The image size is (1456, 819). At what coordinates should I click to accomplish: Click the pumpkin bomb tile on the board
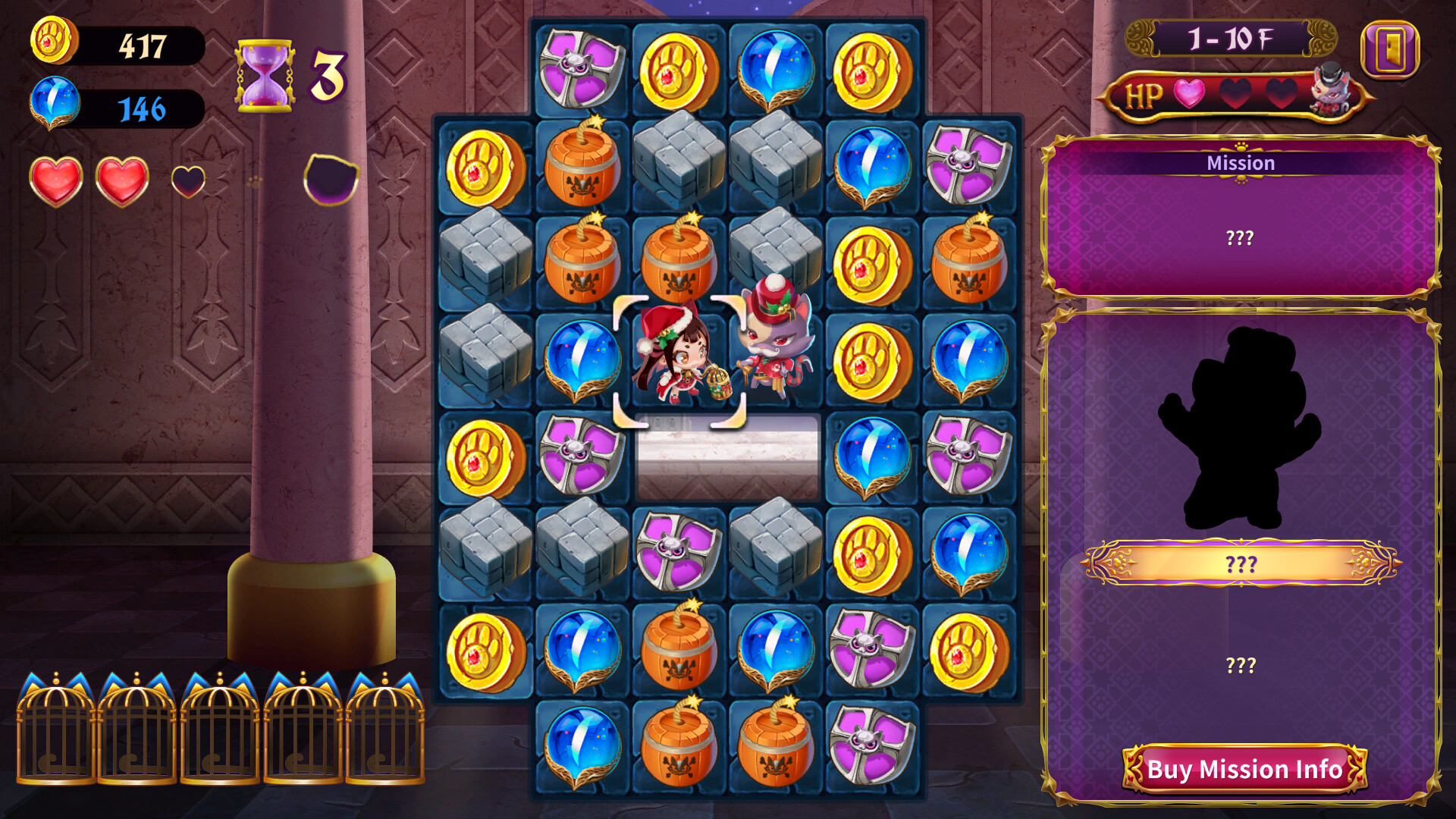pyautogui.click(x=583, y=167)
